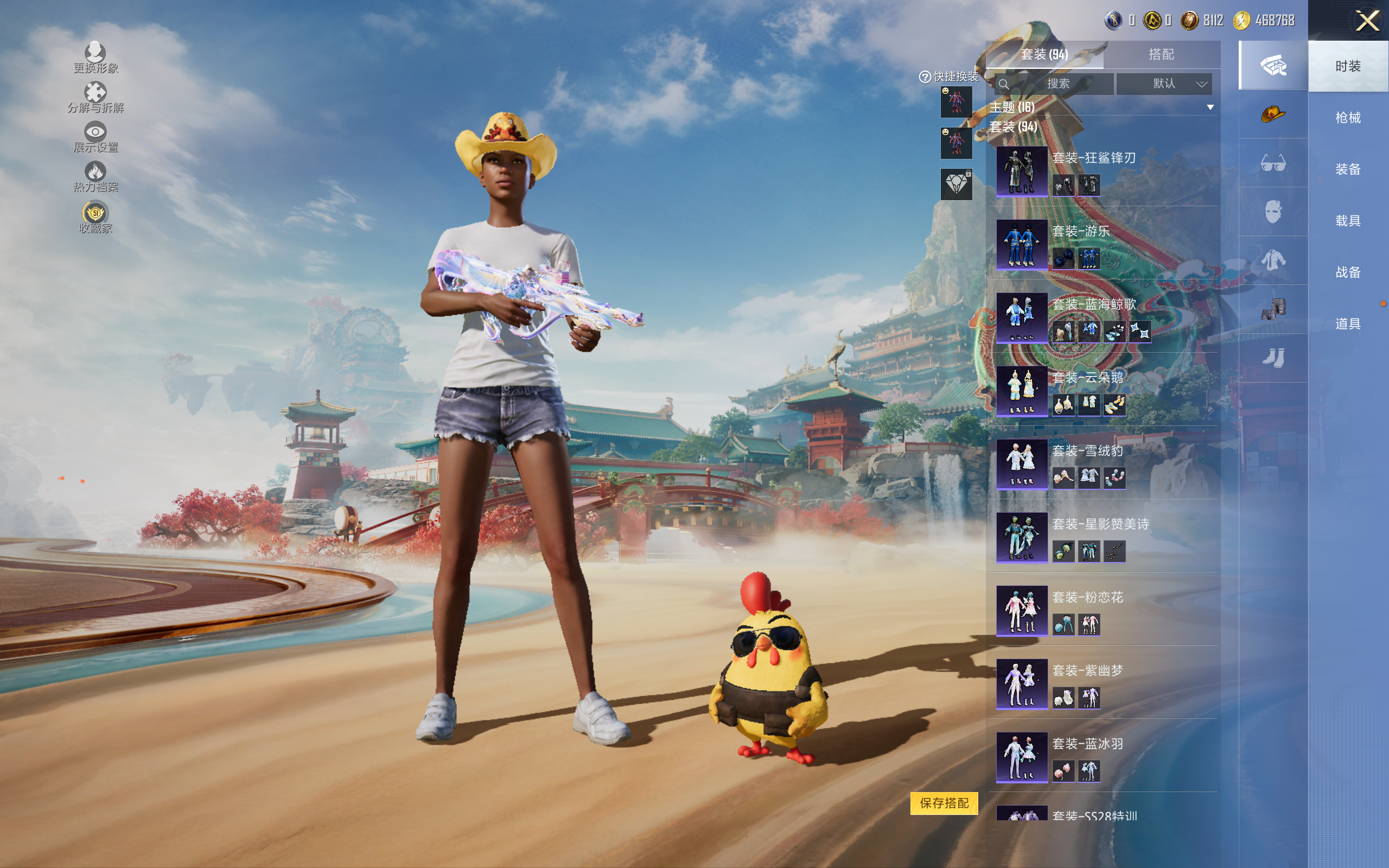Filter by the hat category icon

click(1272, 114)
